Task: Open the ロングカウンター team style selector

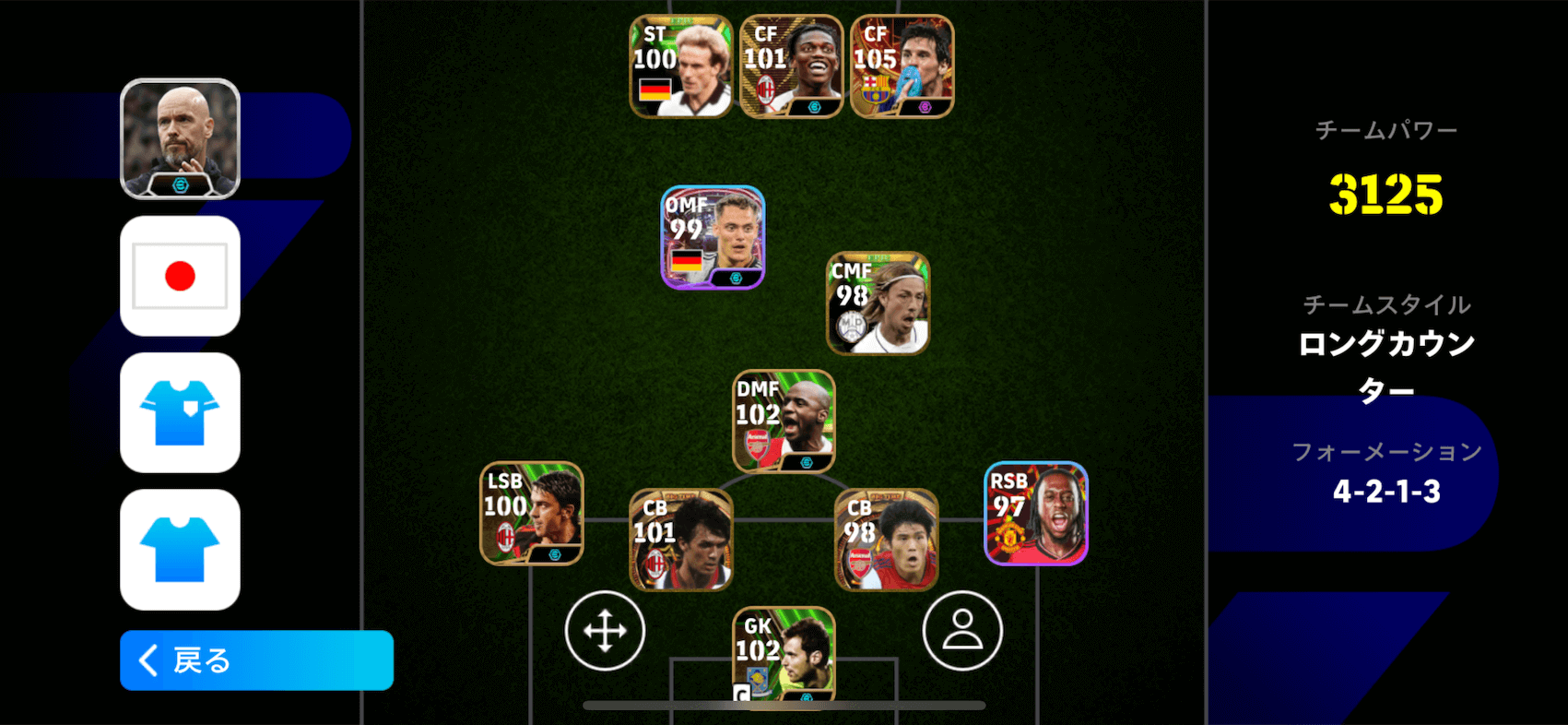Action: pos(1386,365)
